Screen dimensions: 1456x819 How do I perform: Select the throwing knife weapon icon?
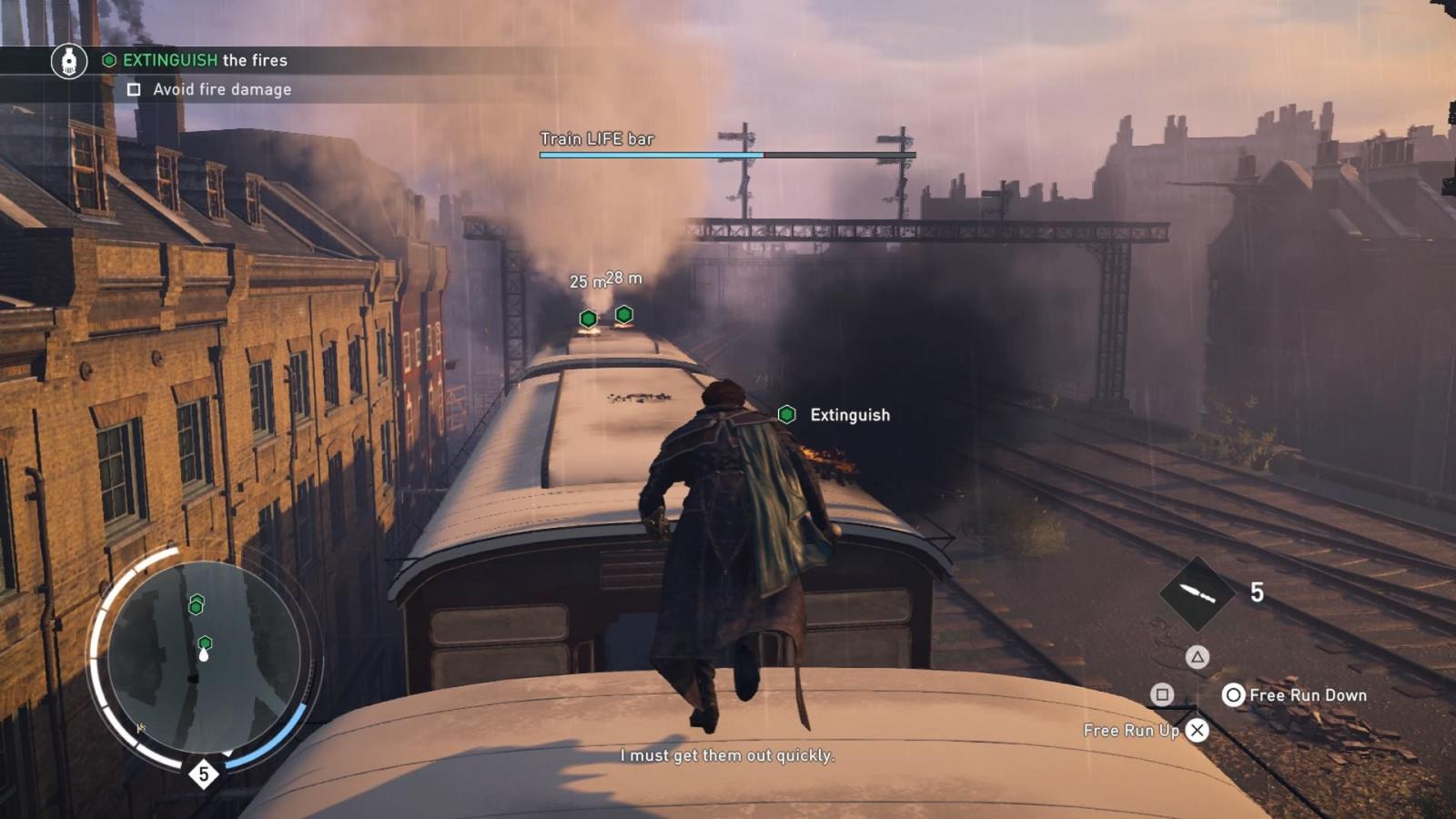pos(1197,593)
